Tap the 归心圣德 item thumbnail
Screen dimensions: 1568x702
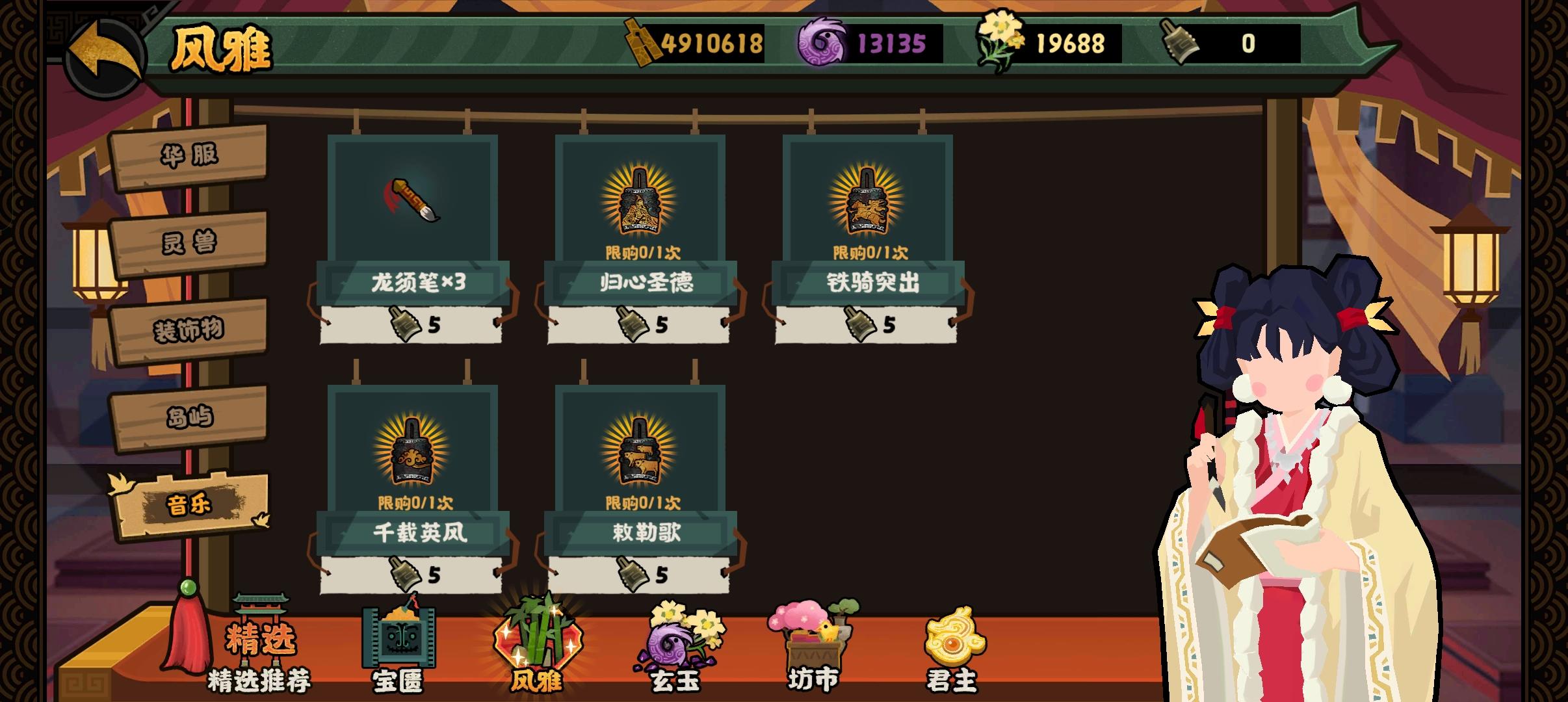(x=640, y=201)
